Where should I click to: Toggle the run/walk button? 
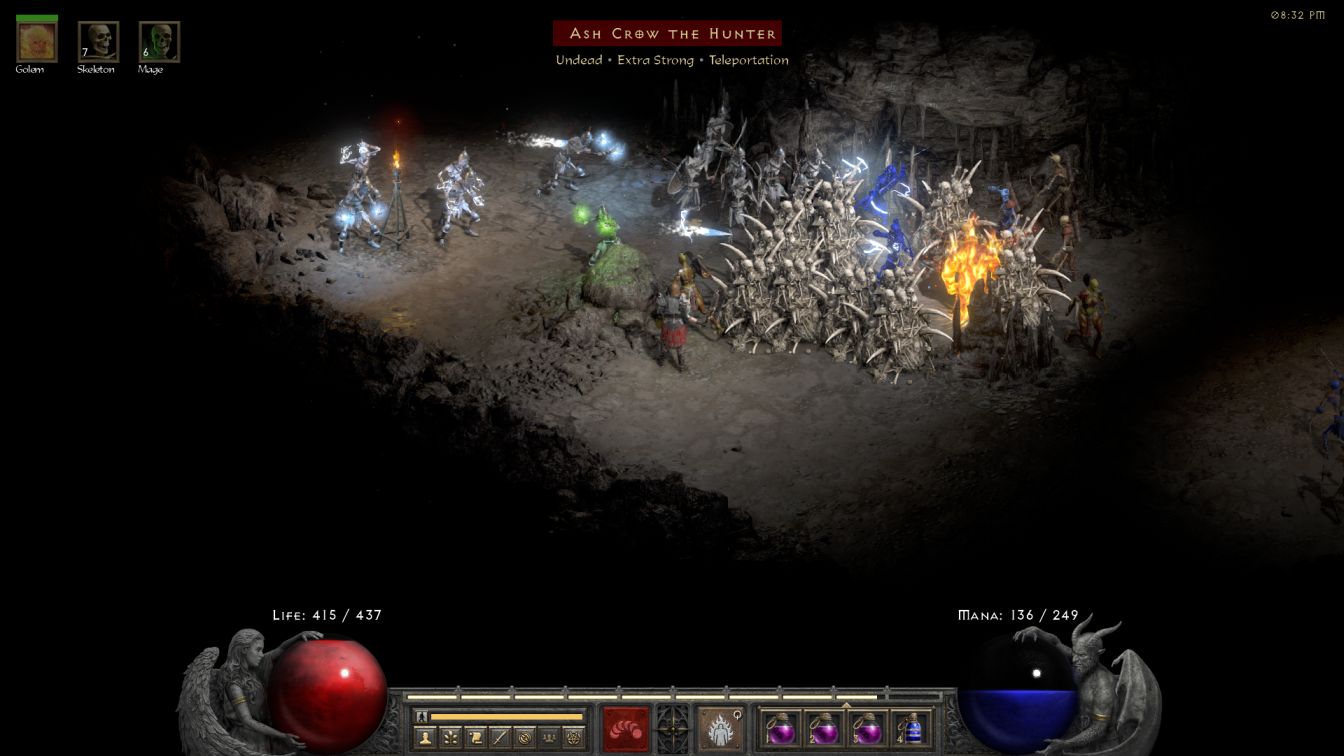coord(422,716)
